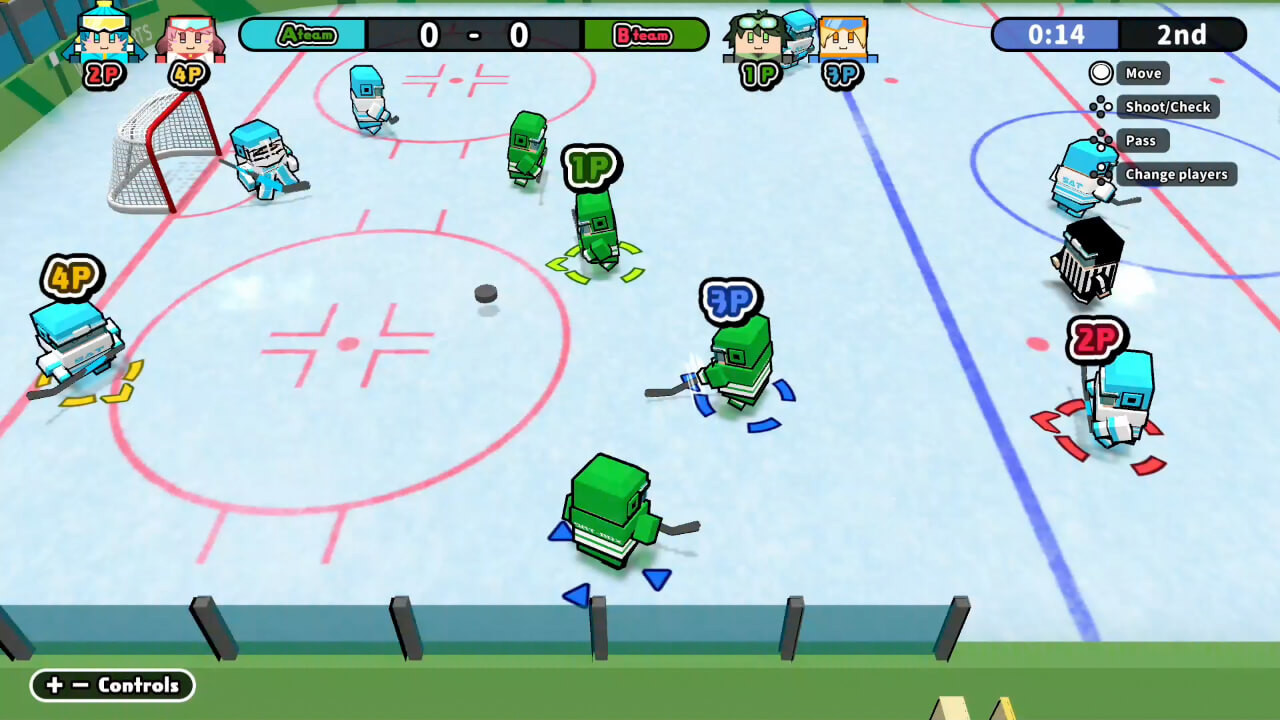The image size is (1280, 720).
Task: Click the 0 - 0 score display
Action: (x=474, y=34)
